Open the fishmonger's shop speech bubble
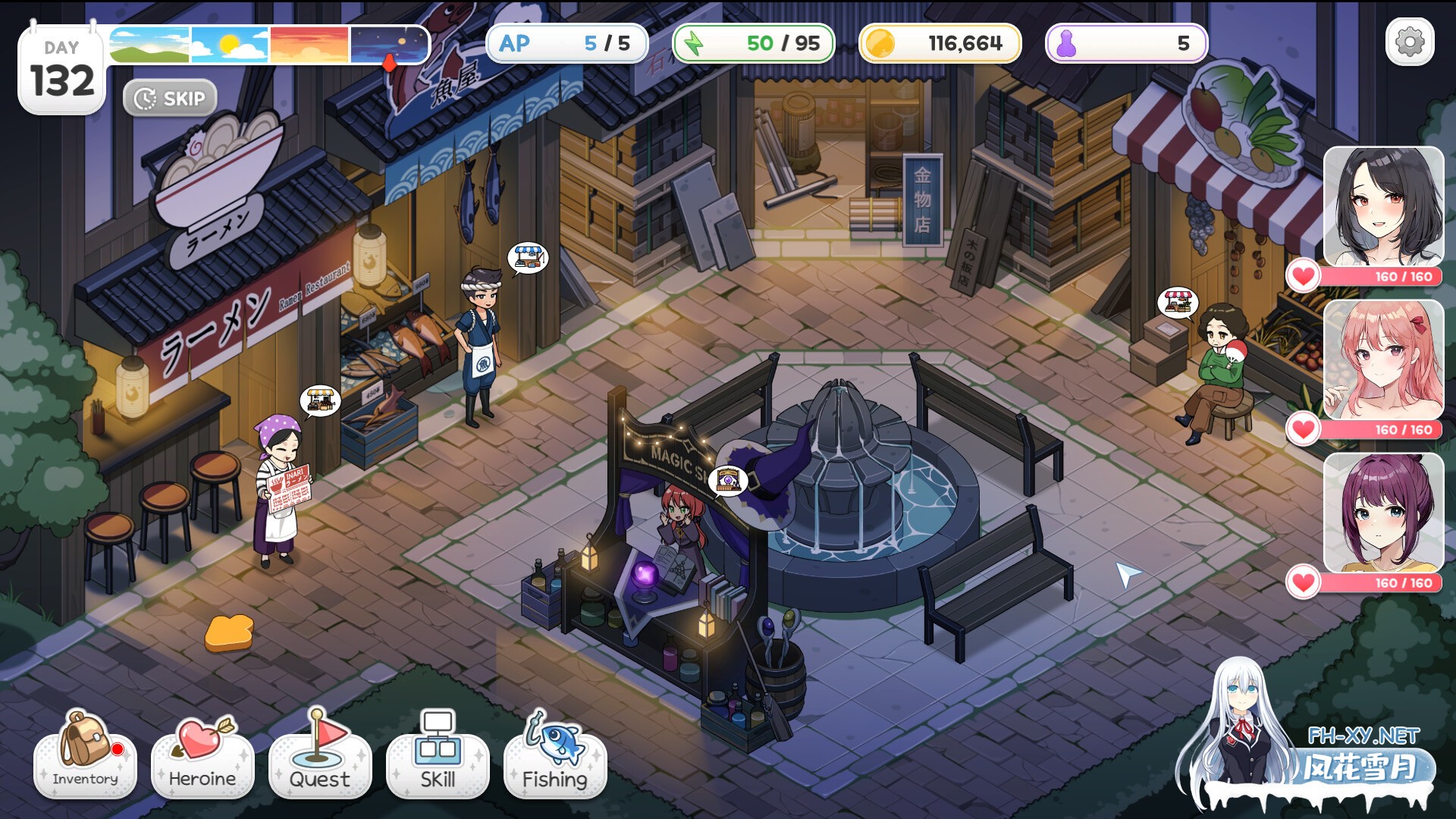Screen dimensions: 1456x819 click(528, 258)
